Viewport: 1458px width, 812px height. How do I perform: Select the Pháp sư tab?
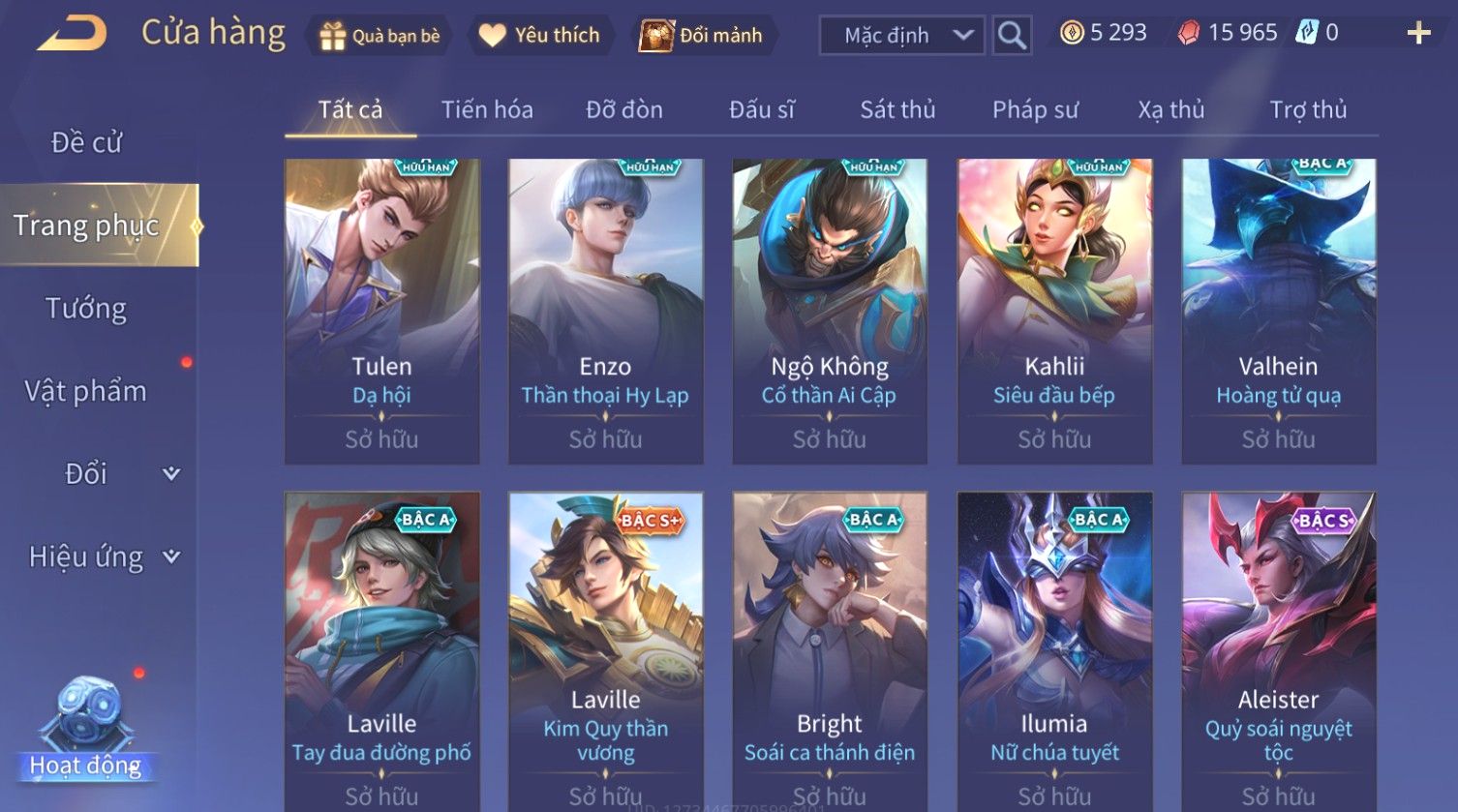1035,110
